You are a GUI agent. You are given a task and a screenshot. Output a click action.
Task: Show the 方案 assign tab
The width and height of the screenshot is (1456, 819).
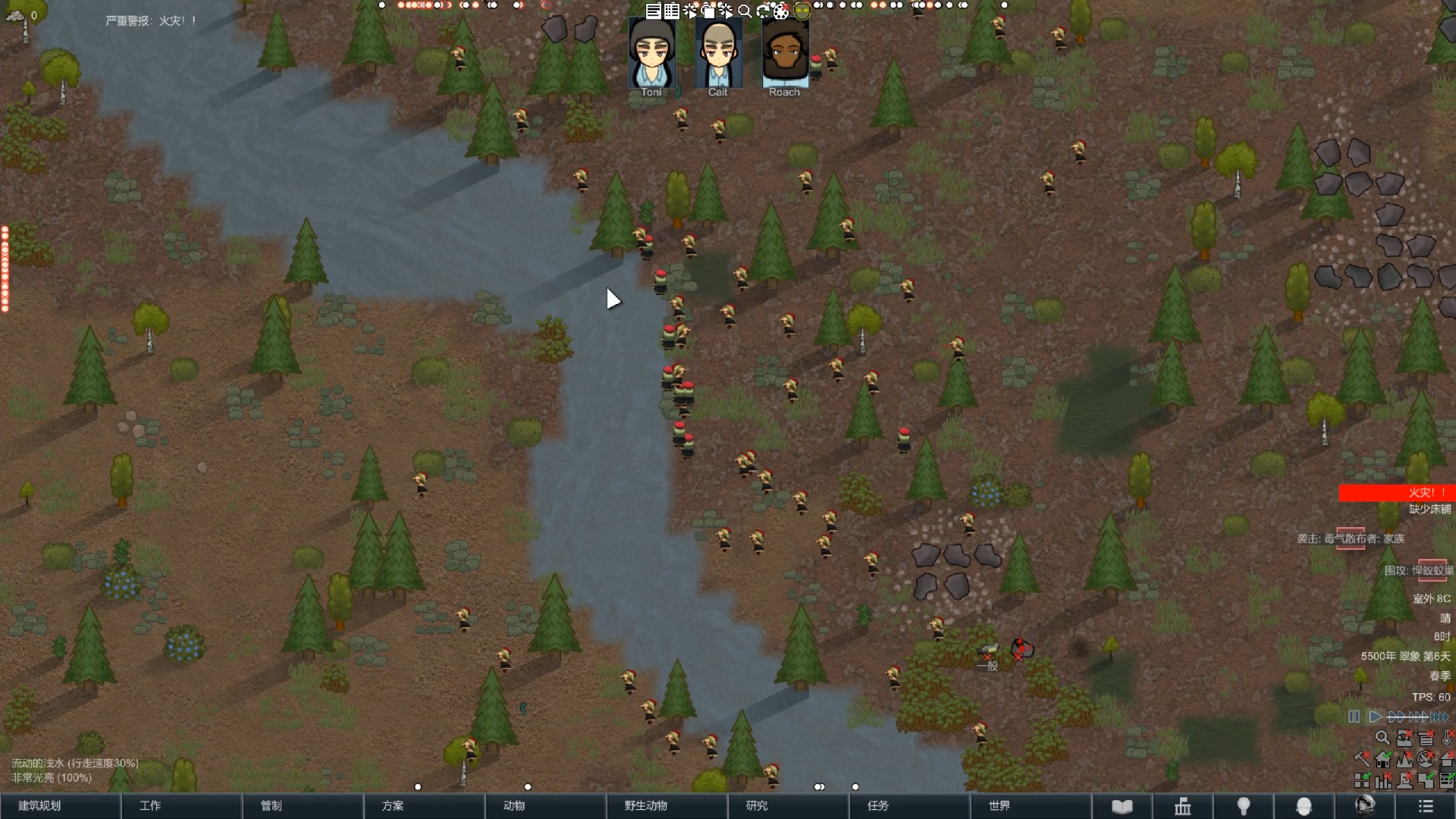pos(424,805)
